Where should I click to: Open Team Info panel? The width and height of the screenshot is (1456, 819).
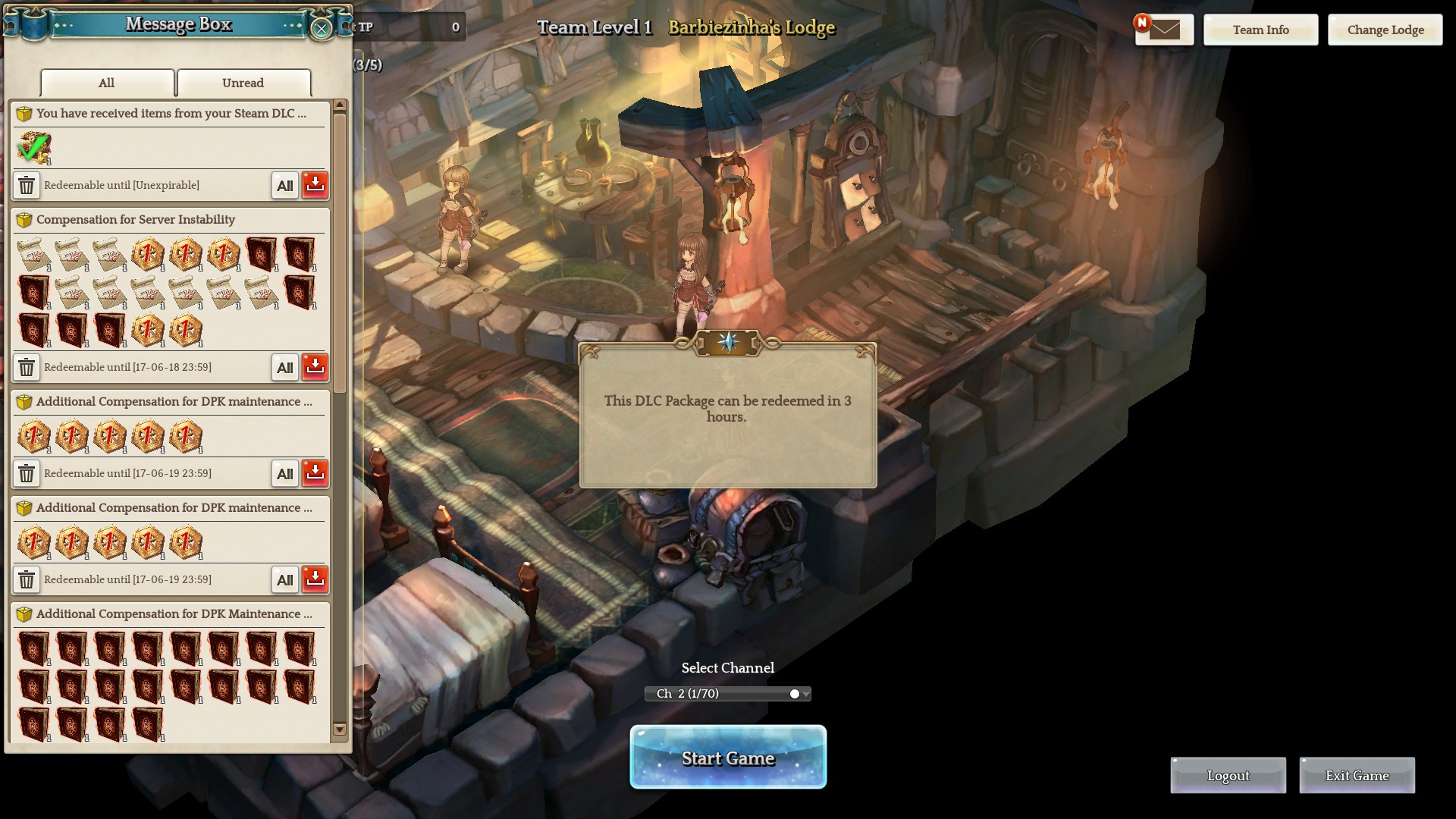[x=1260, y=30]
